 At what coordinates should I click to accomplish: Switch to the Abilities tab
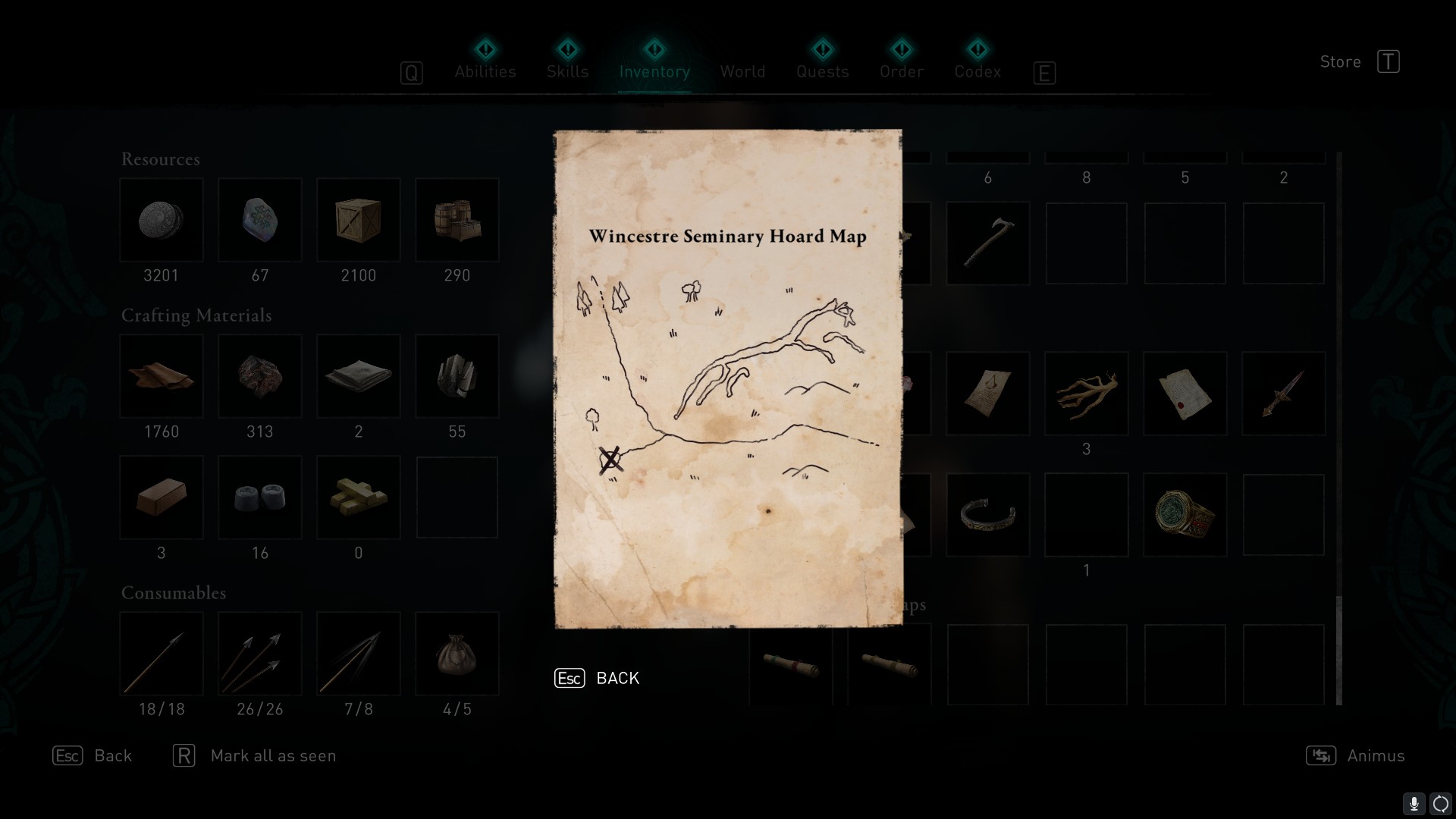point(485,71)
